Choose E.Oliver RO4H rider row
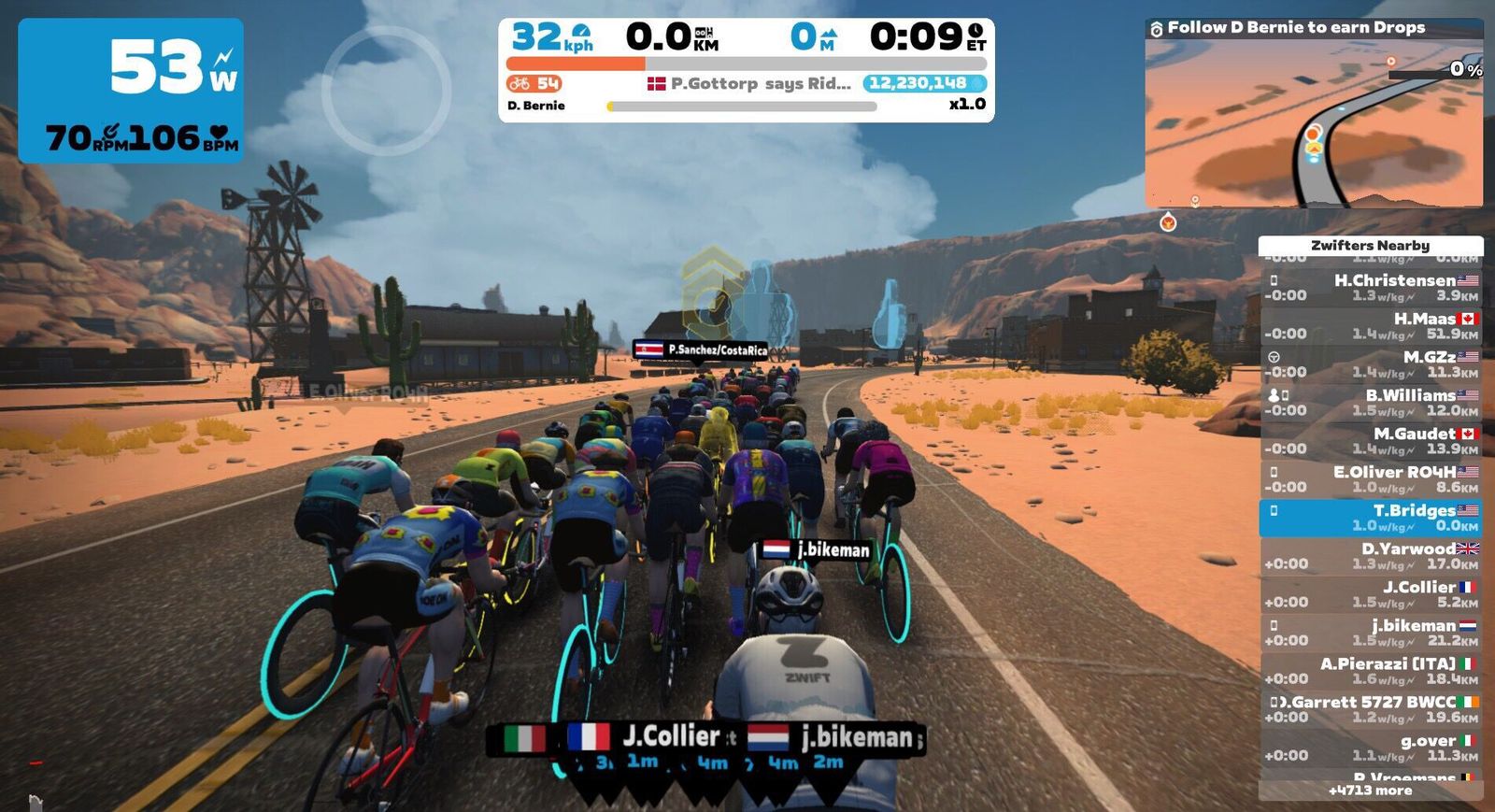The width and height of the screenshot is (1495, 812). point(1370,479)
